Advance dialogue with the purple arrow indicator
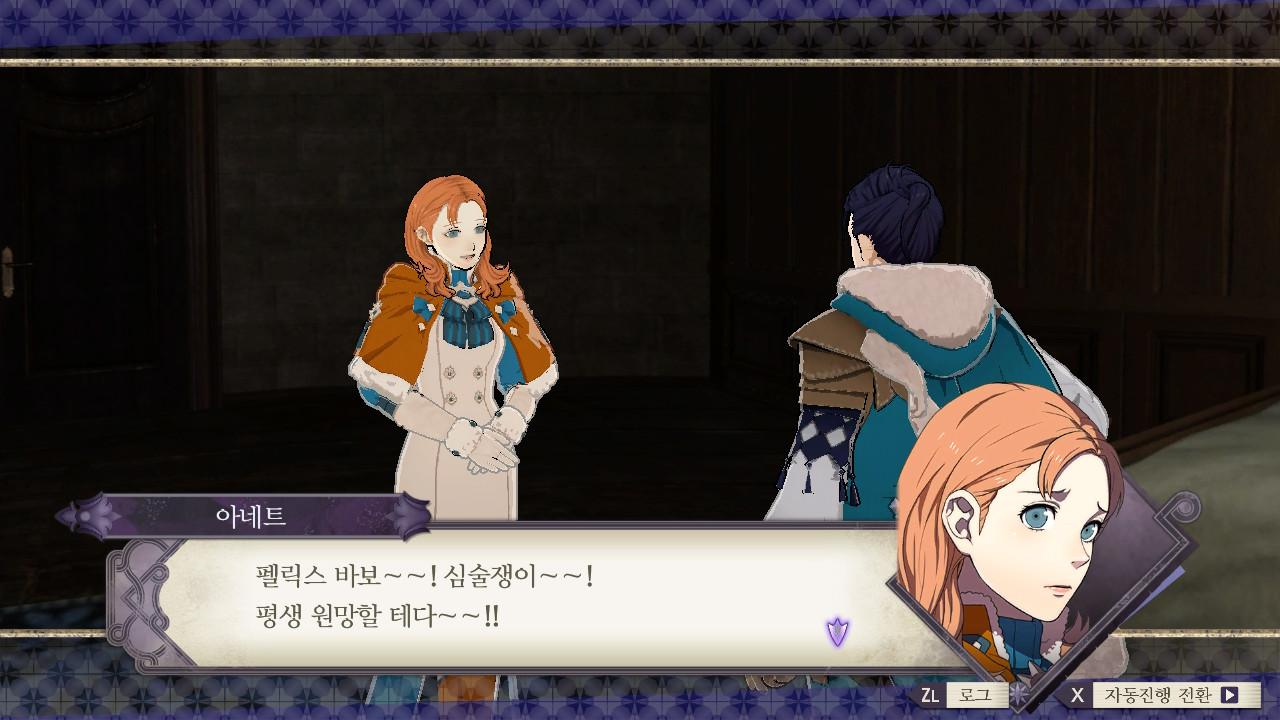The height and width of the screenshot is (720, 1280). point(837,631)
